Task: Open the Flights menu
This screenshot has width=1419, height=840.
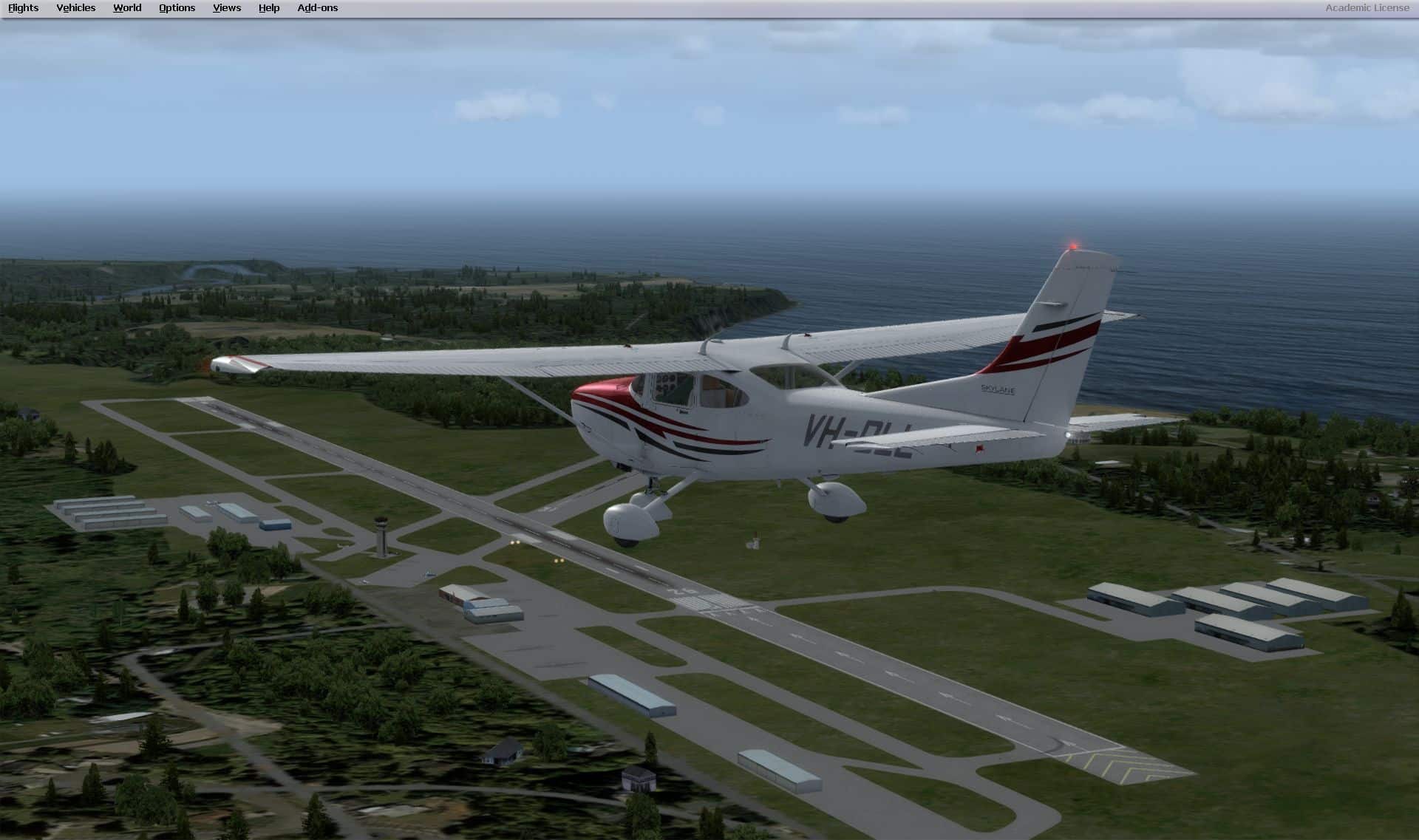Action: pos(24,8)
